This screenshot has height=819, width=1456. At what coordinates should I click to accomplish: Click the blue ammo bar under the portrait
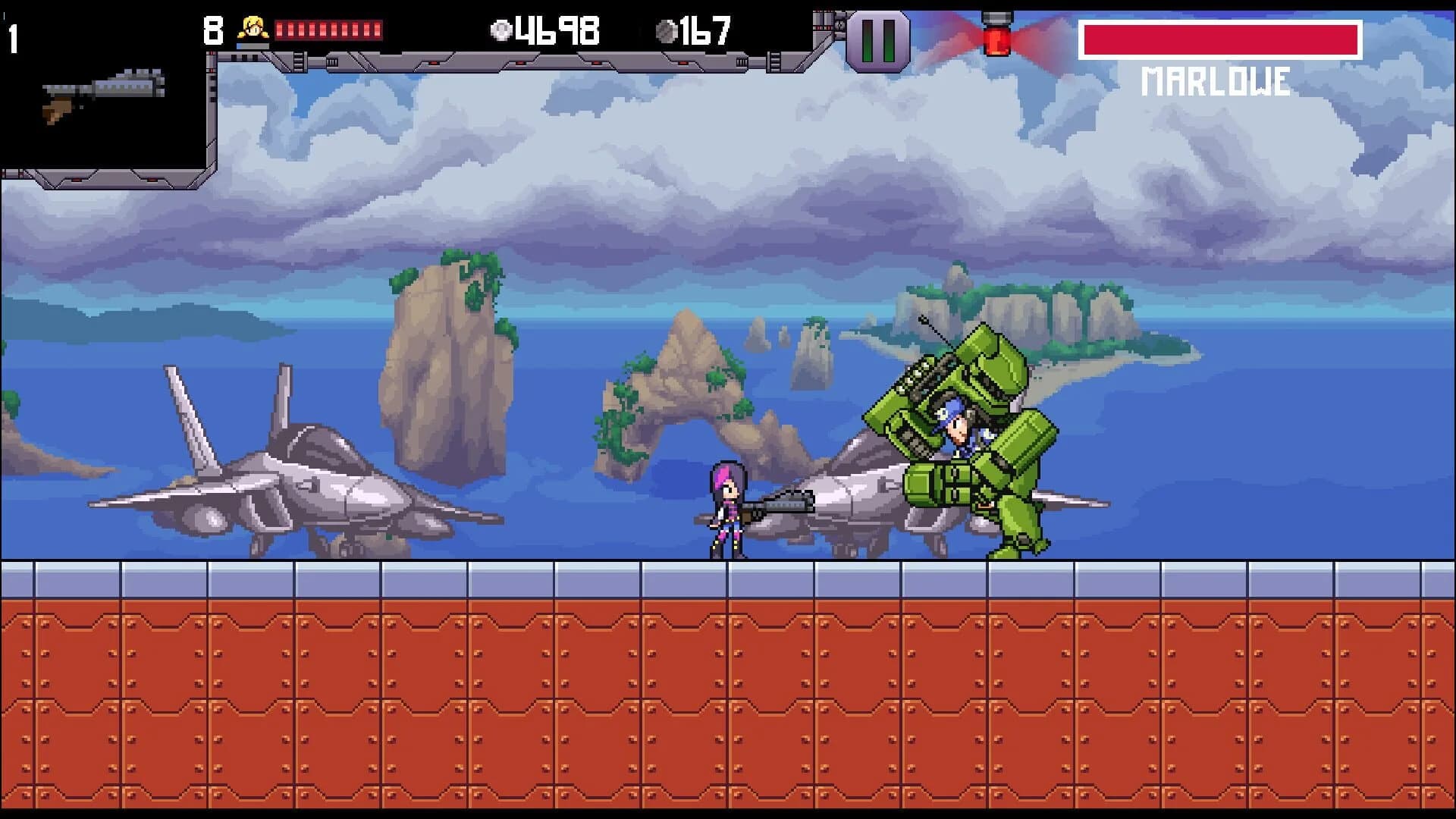(251, 47)
